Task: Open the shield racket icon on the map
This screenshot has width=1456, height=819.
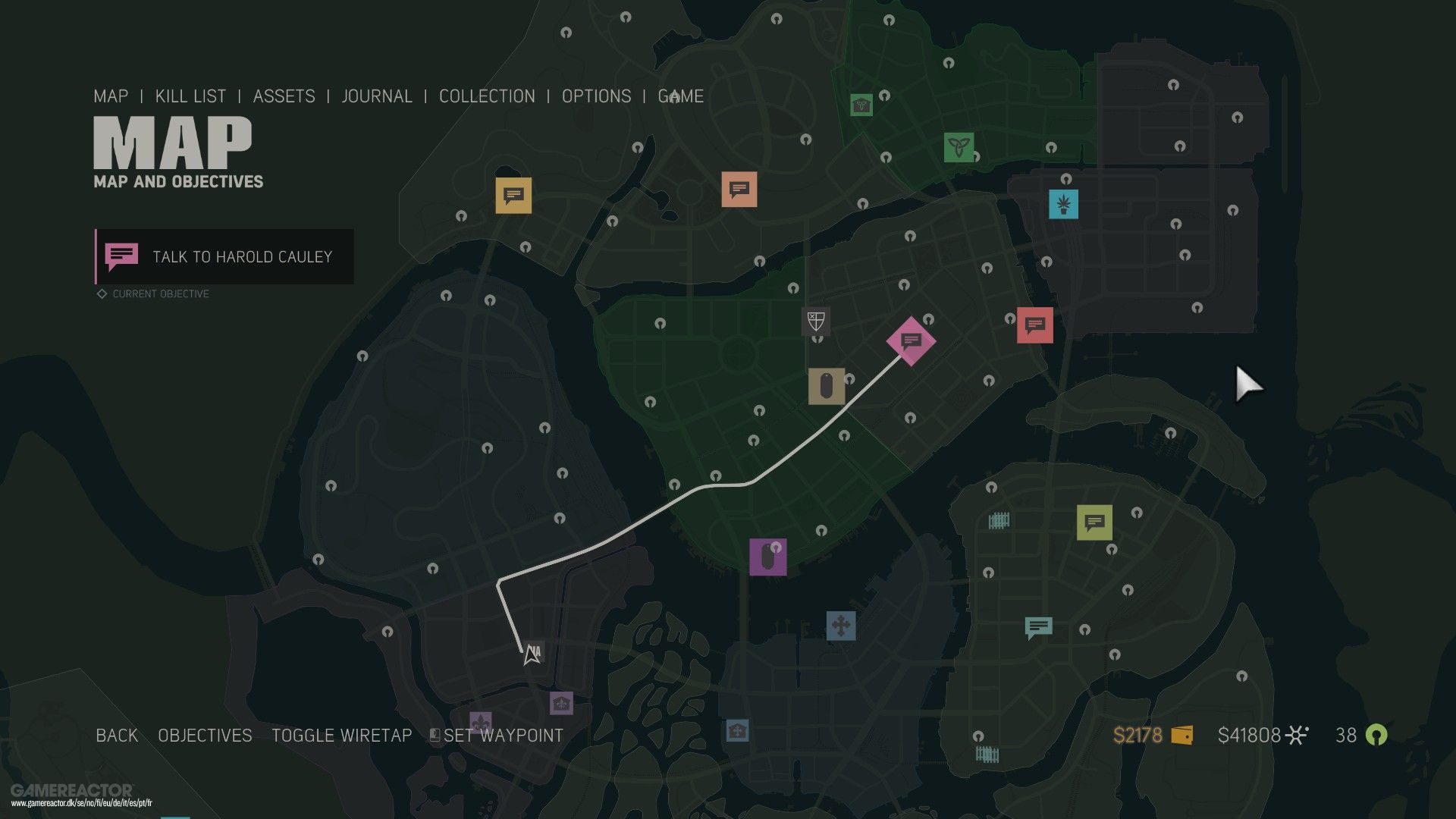Action: [x=815, y=322]
